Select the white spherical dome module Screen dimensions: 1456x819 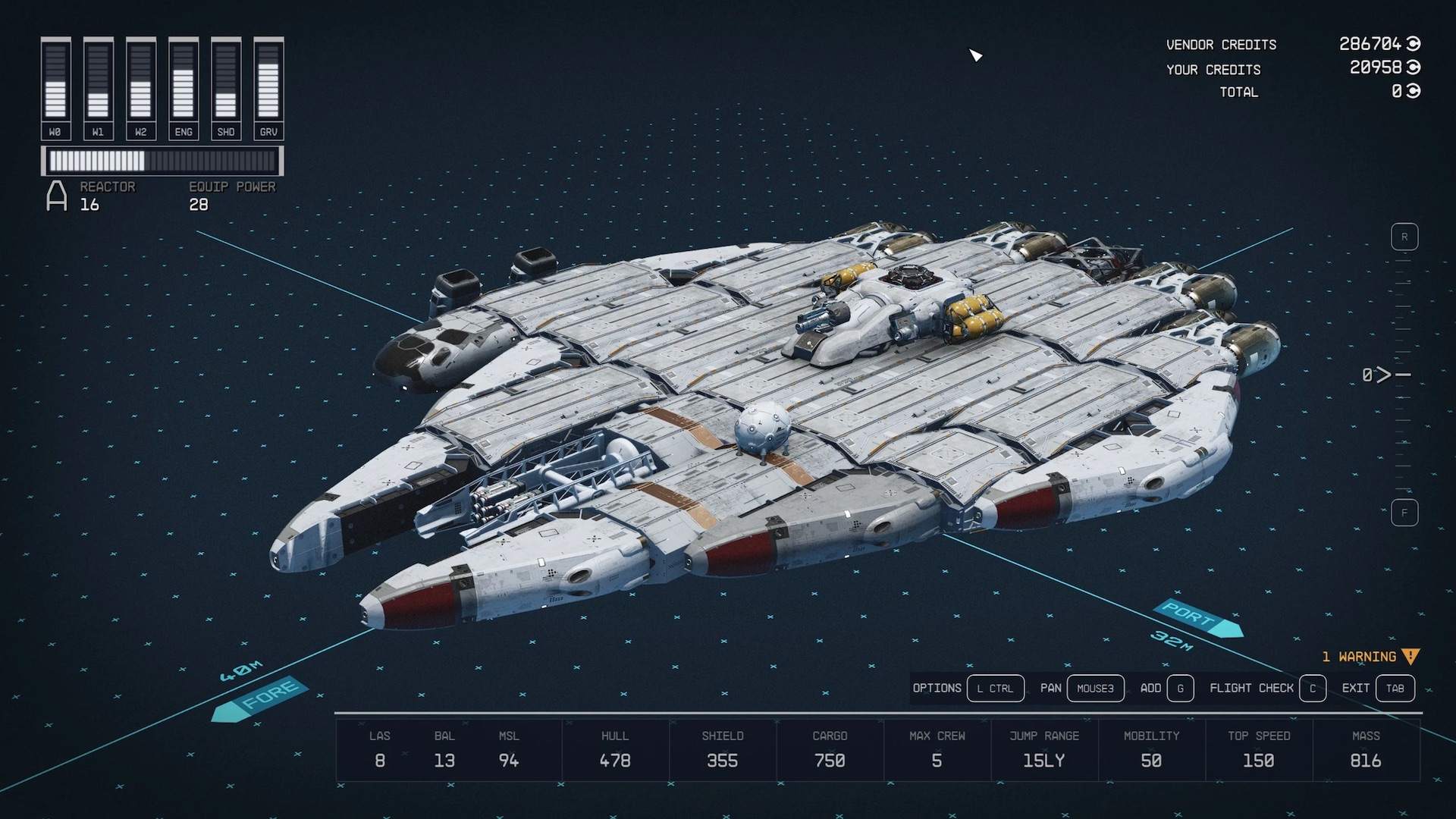click(x=762, y=427)
